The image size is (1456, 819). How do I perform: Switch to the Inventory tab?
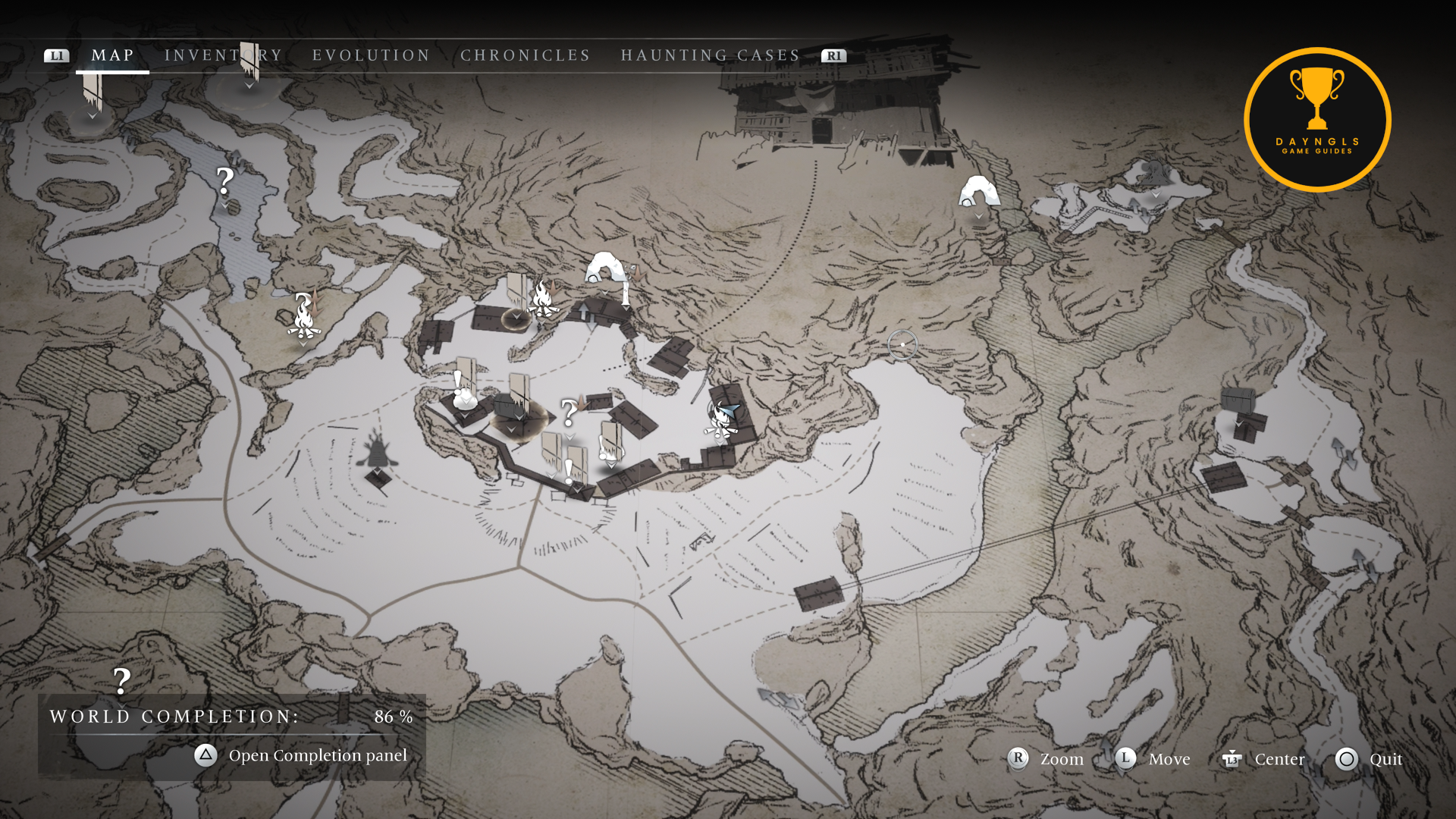tap(223, 55)
